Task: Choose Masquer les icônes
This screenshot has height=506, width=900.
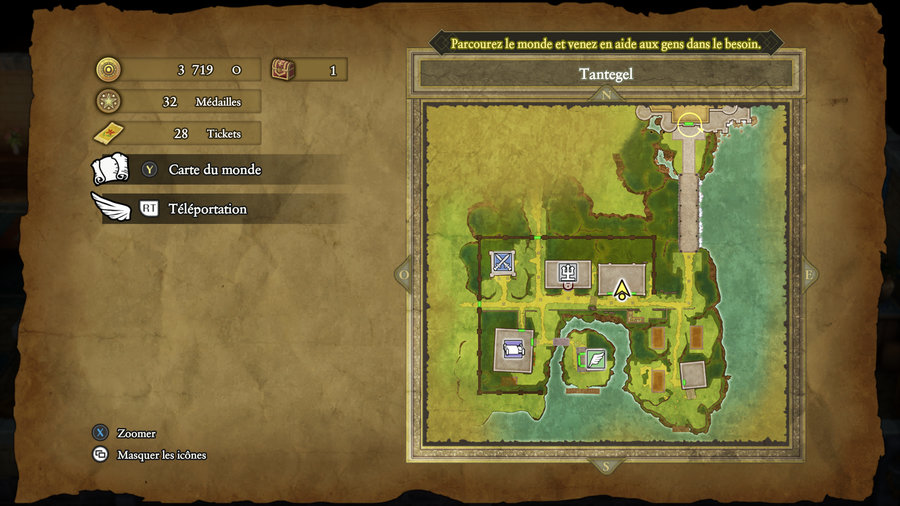Action: point(161,455)
